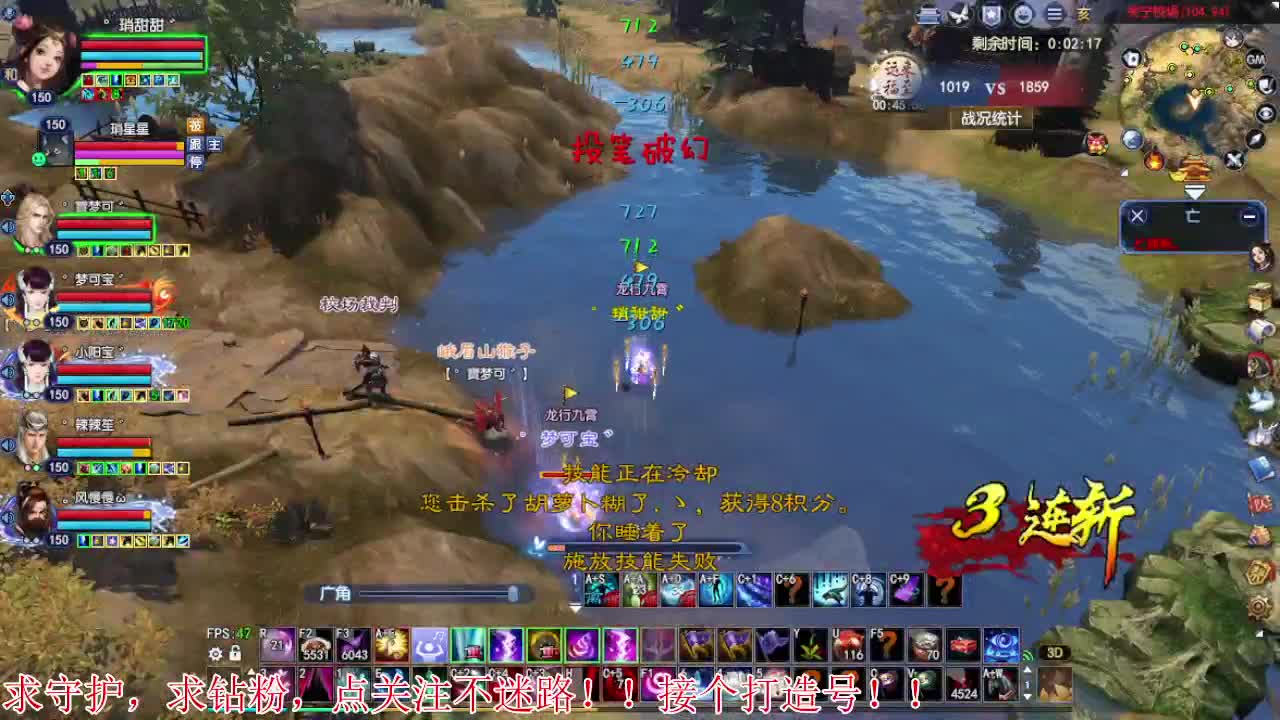Select the crossed-swords icon below the minimap

click(1233, 160)
